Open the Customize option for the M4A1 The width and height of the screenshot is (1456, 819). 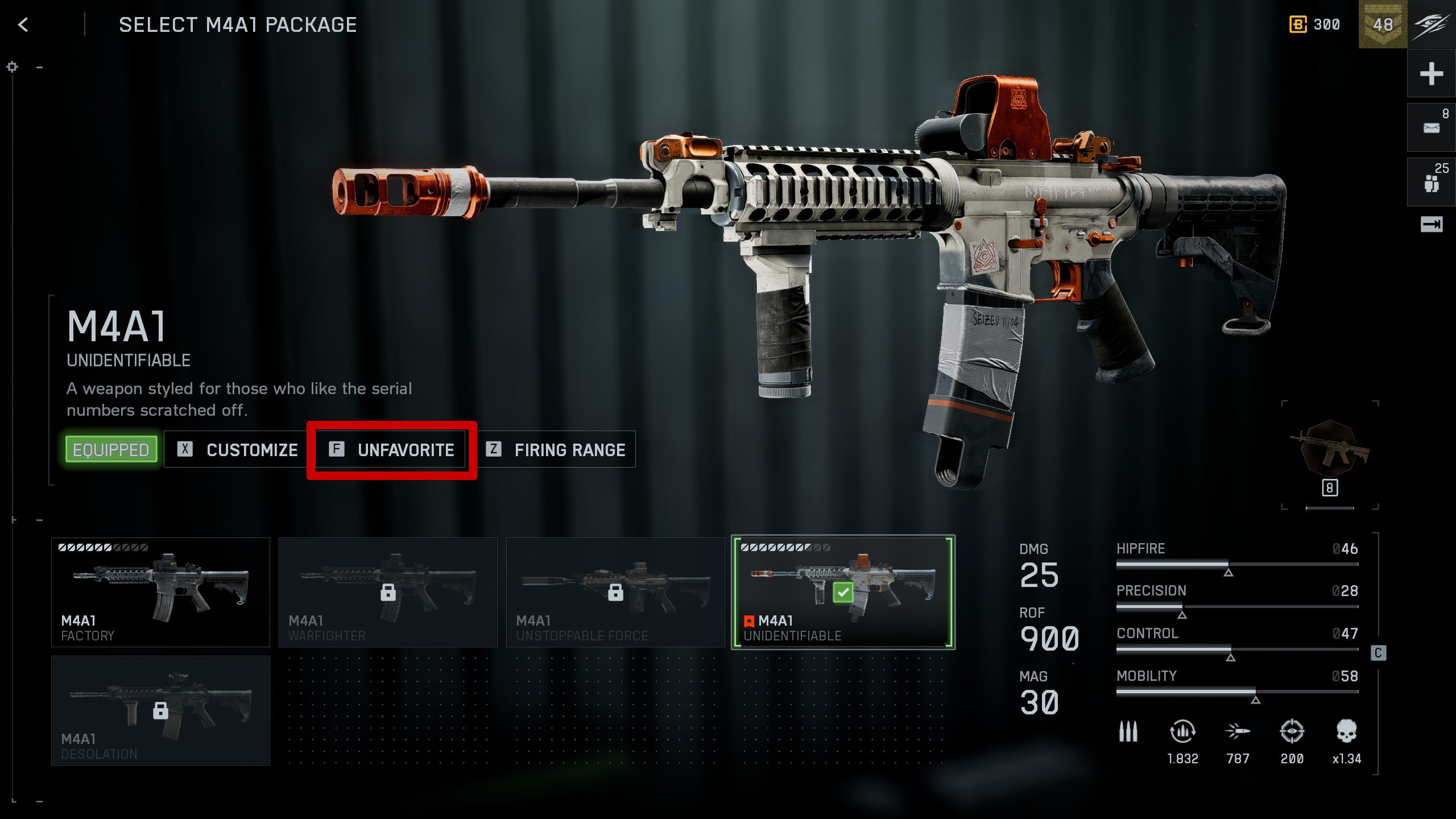tap(237, 449)
